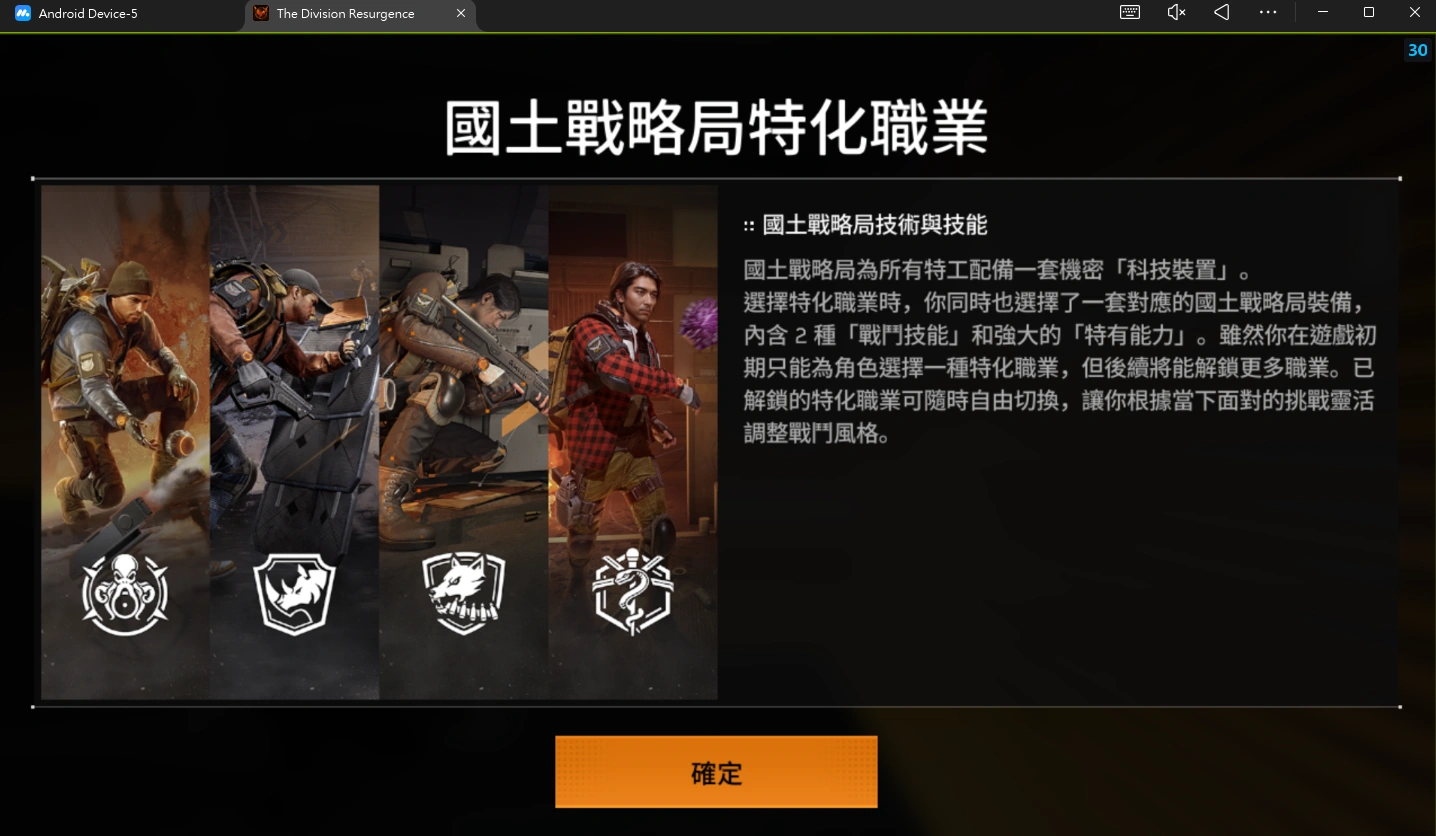
Task: Switch to The Division Resurgence tab
Action: [x=345, y=13]
